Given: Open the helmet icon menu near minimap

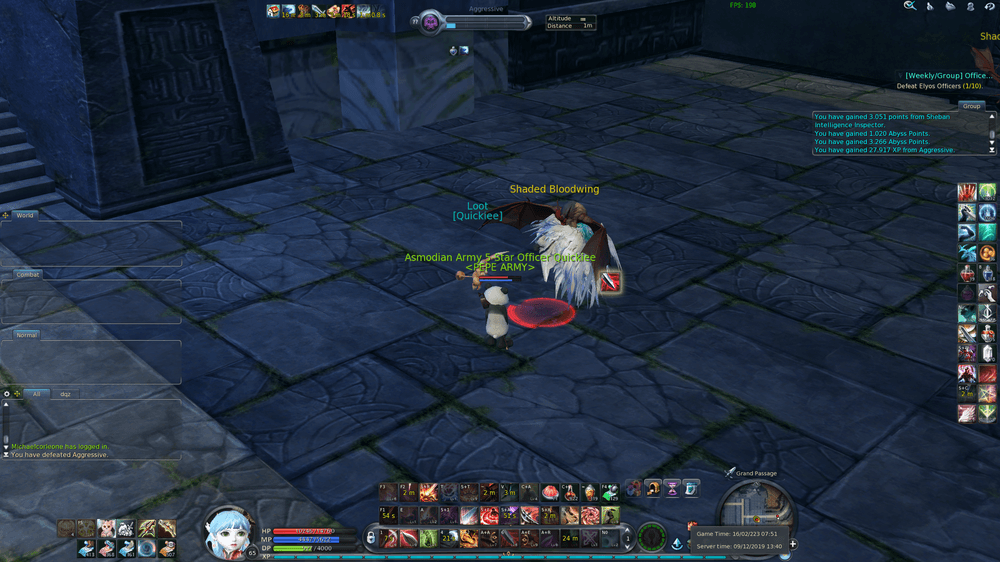Looking at the screenshot, I should pyautogui.click(x=652, y=488).
